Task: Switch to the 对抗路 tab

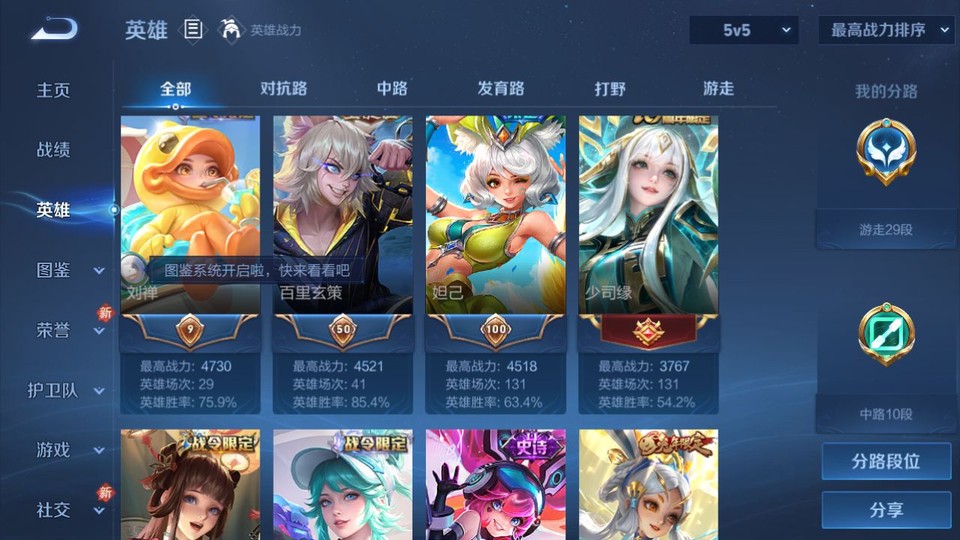Action: coord(283,89)
